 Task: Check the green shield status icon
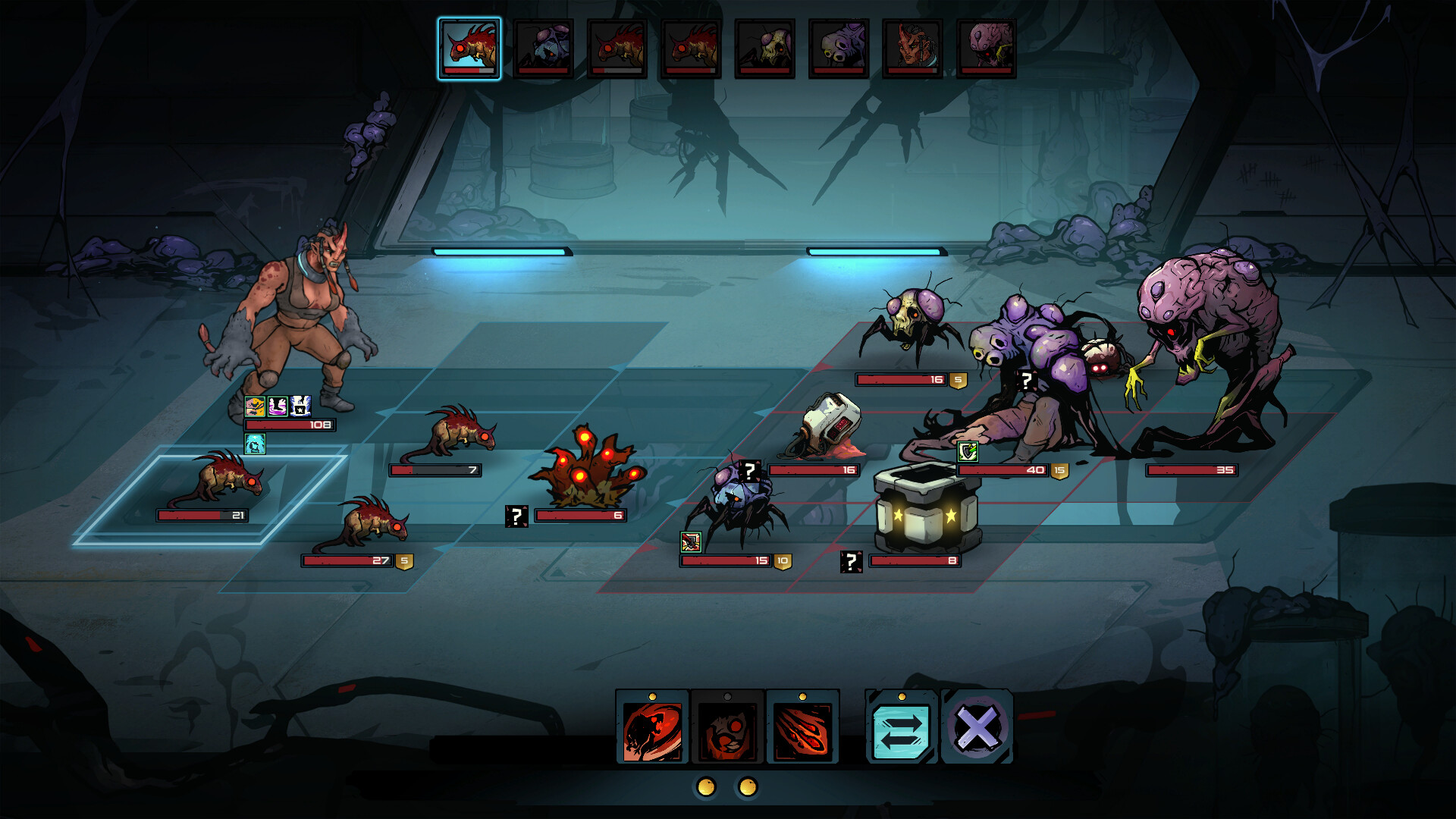point(967,452)
